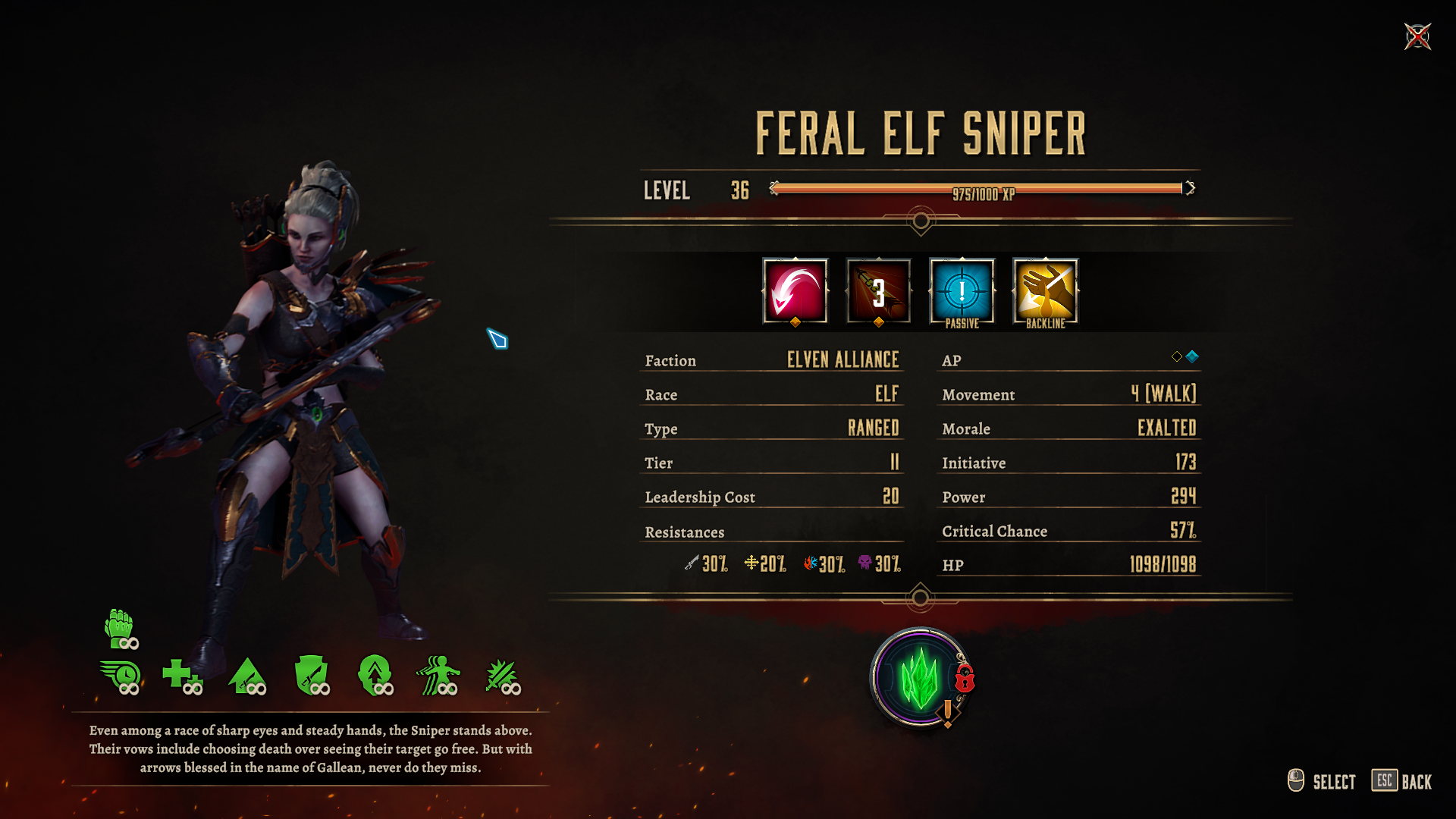Image resolution: width=1456 pixels, height=819 pixels.
Task: Inspect the green shield buff icon
Action: (311, 676)
